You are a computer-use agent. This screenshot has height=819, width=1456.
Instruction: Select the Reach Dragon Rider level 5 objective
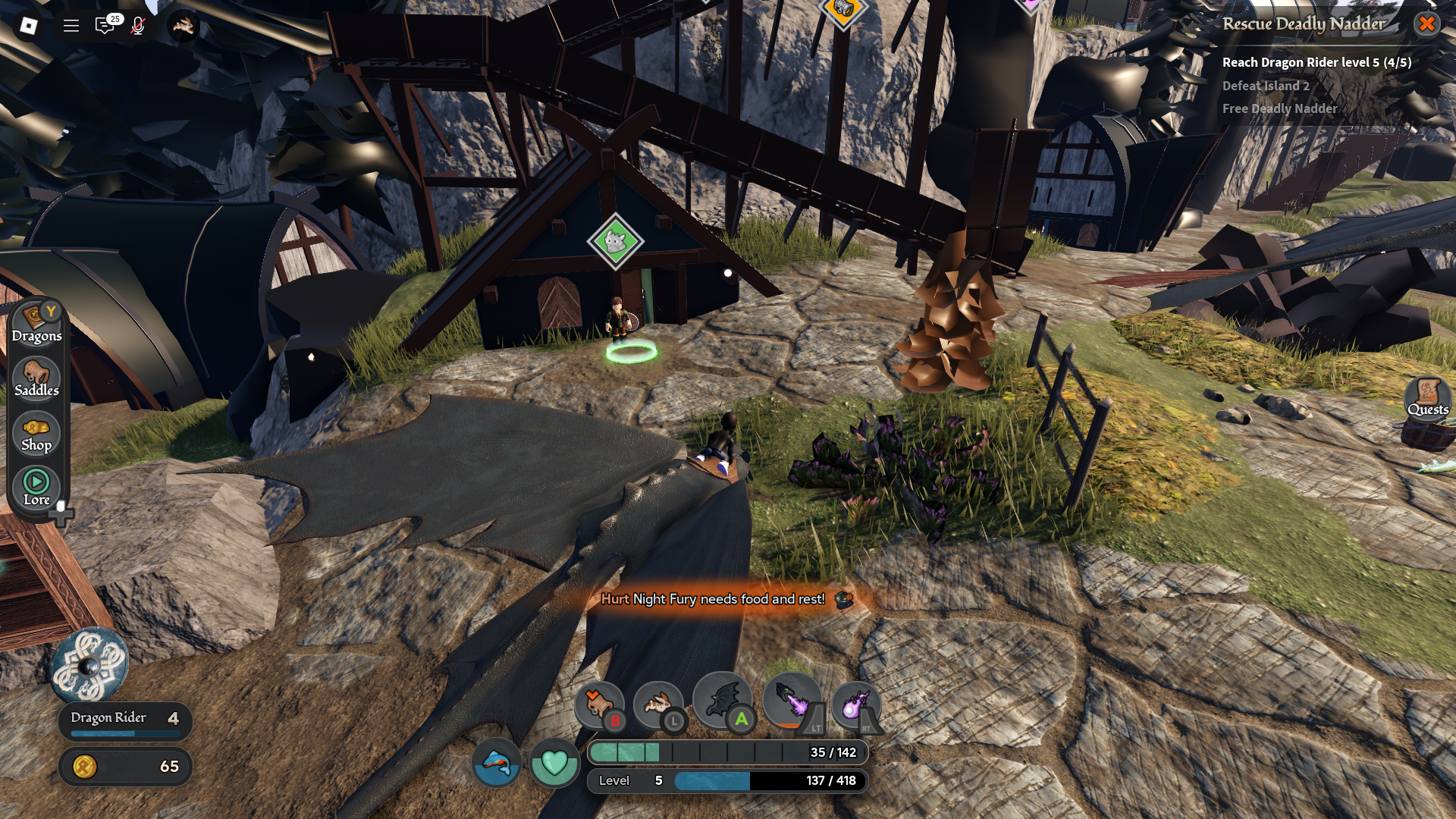[x=1316, y=62]
